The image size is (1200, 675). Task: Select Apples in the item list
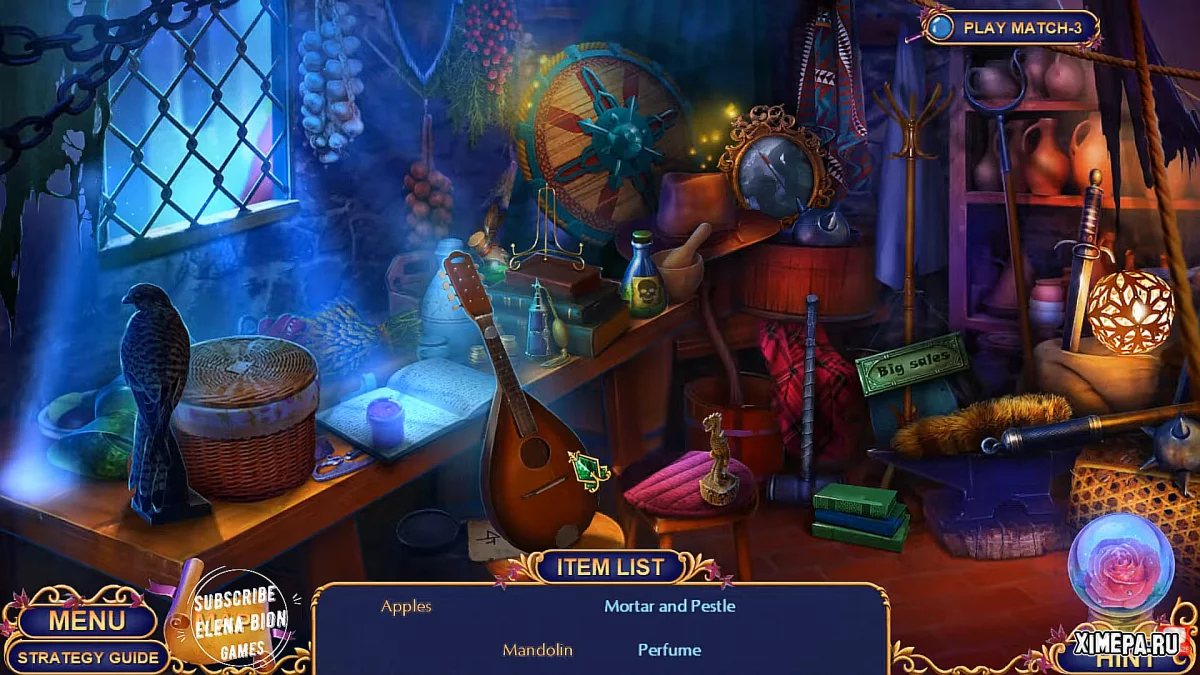point(406,606)
